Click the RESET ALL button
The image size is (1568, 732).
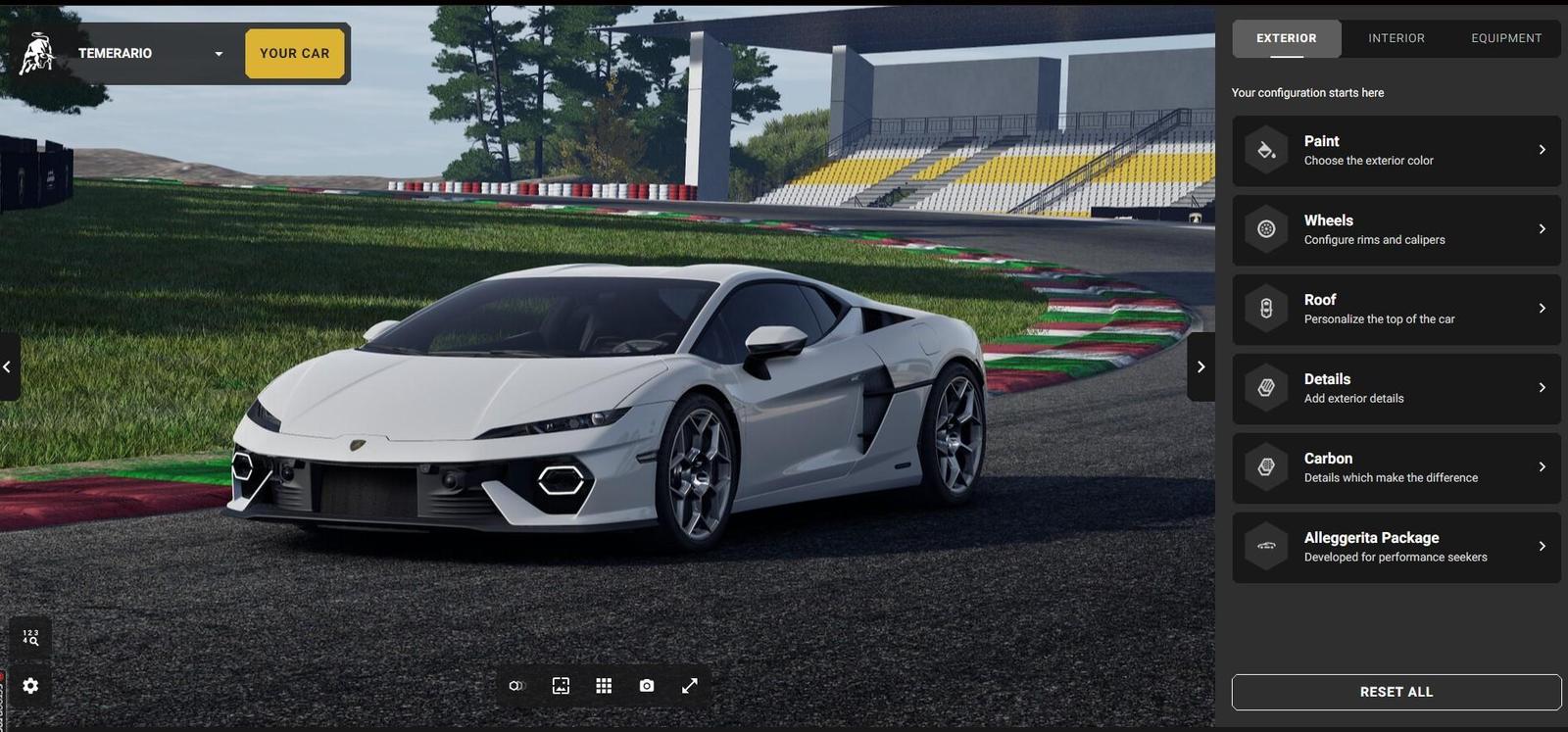tap(1396, 690)
